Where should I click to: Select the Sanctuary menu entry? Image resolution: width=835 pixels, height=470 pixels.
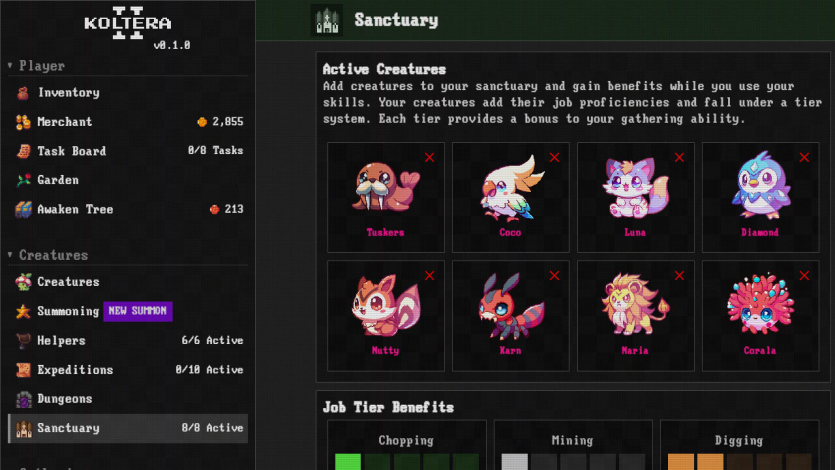(x=68, y=428)
